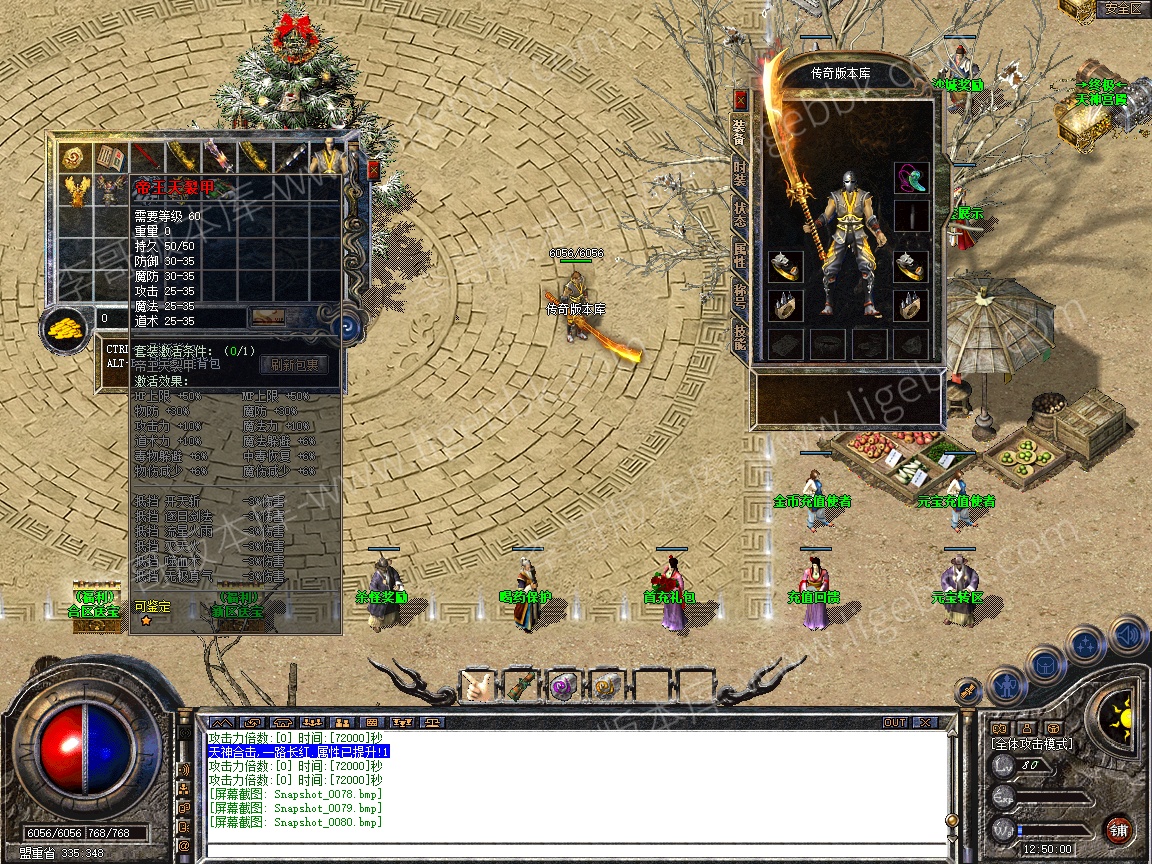Use the purple orb hotbar item

tap(562, 686)
